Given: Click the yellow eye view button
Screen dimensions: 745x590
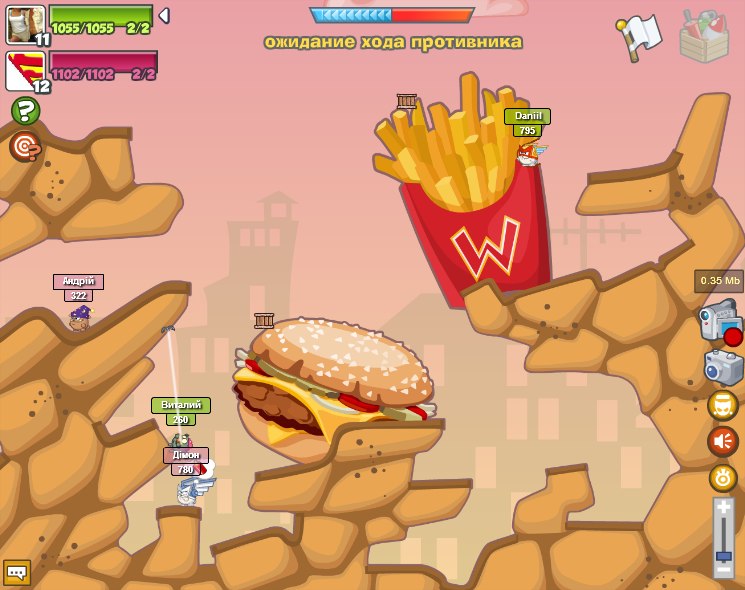Looking at the screenshot, I should [x=722, y=477].
